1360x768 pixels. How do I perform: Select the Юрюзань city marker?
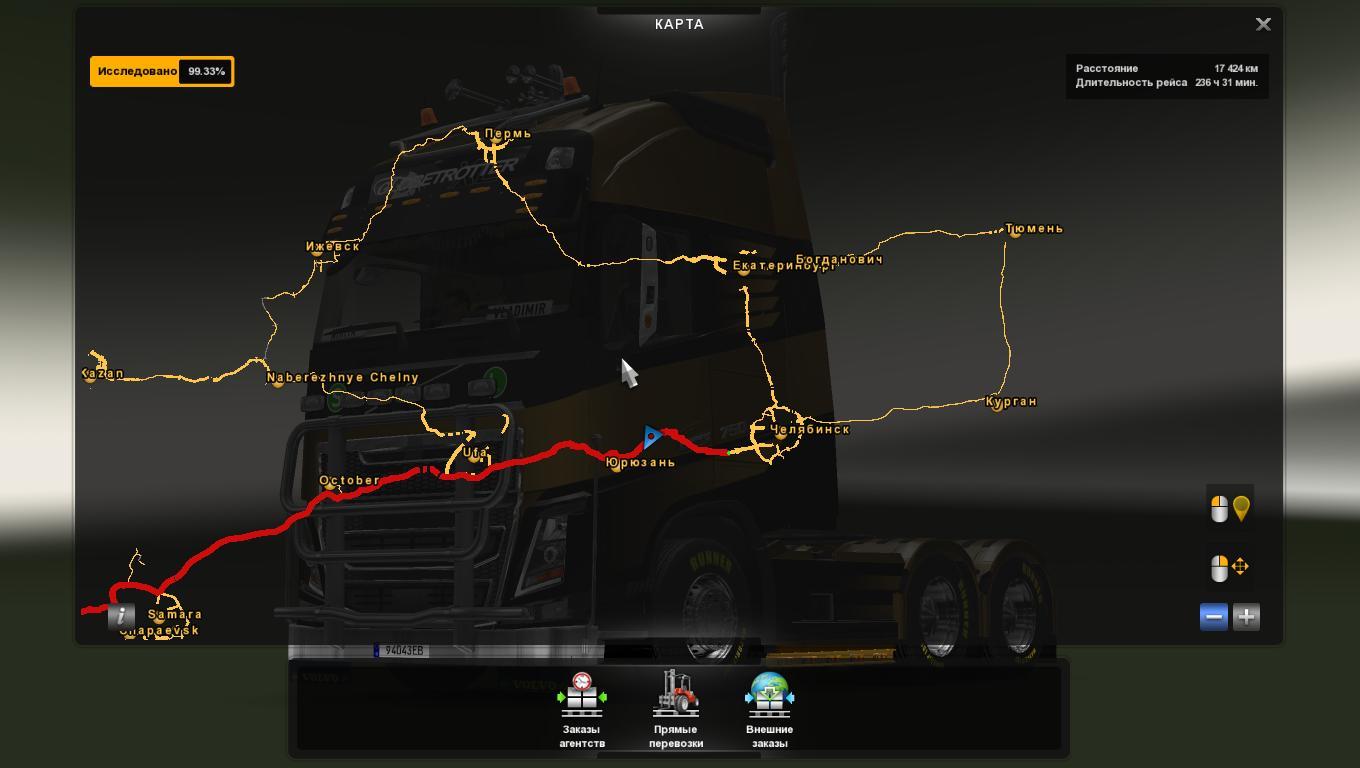pyautogui.click(x=616, y=465)
